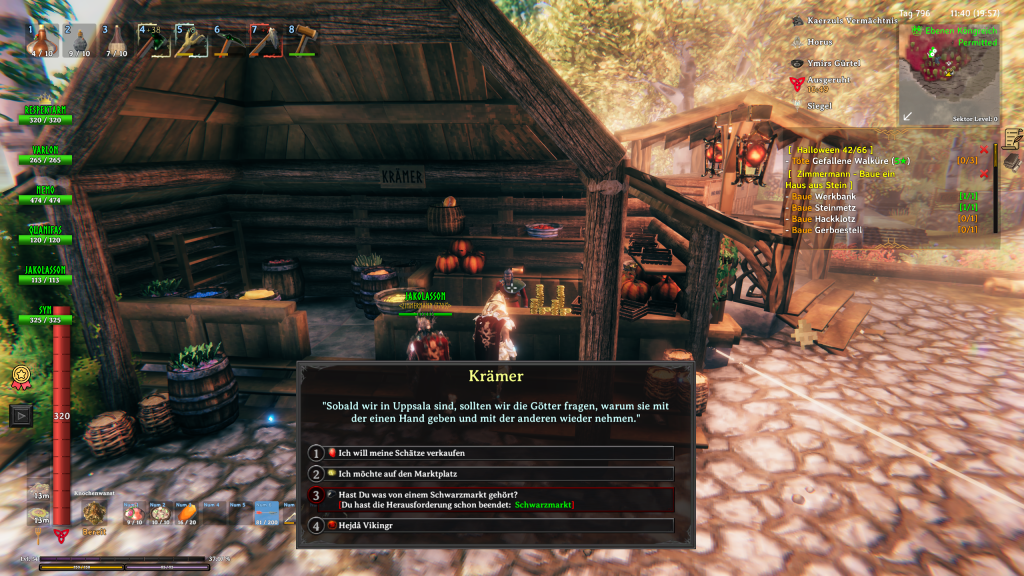Open the book icon beside the quest tracker

[1012, 161]
